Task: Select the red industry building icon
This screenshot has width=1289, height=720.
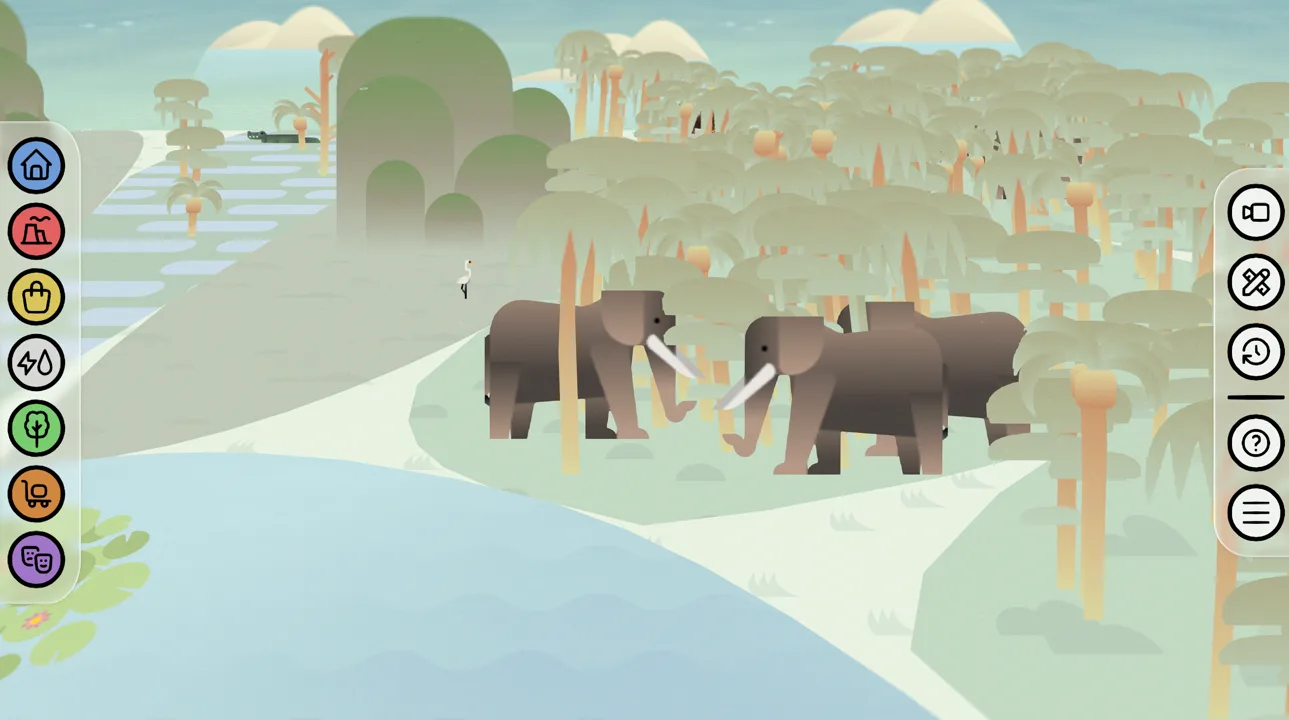Action: tap(36, 231)
